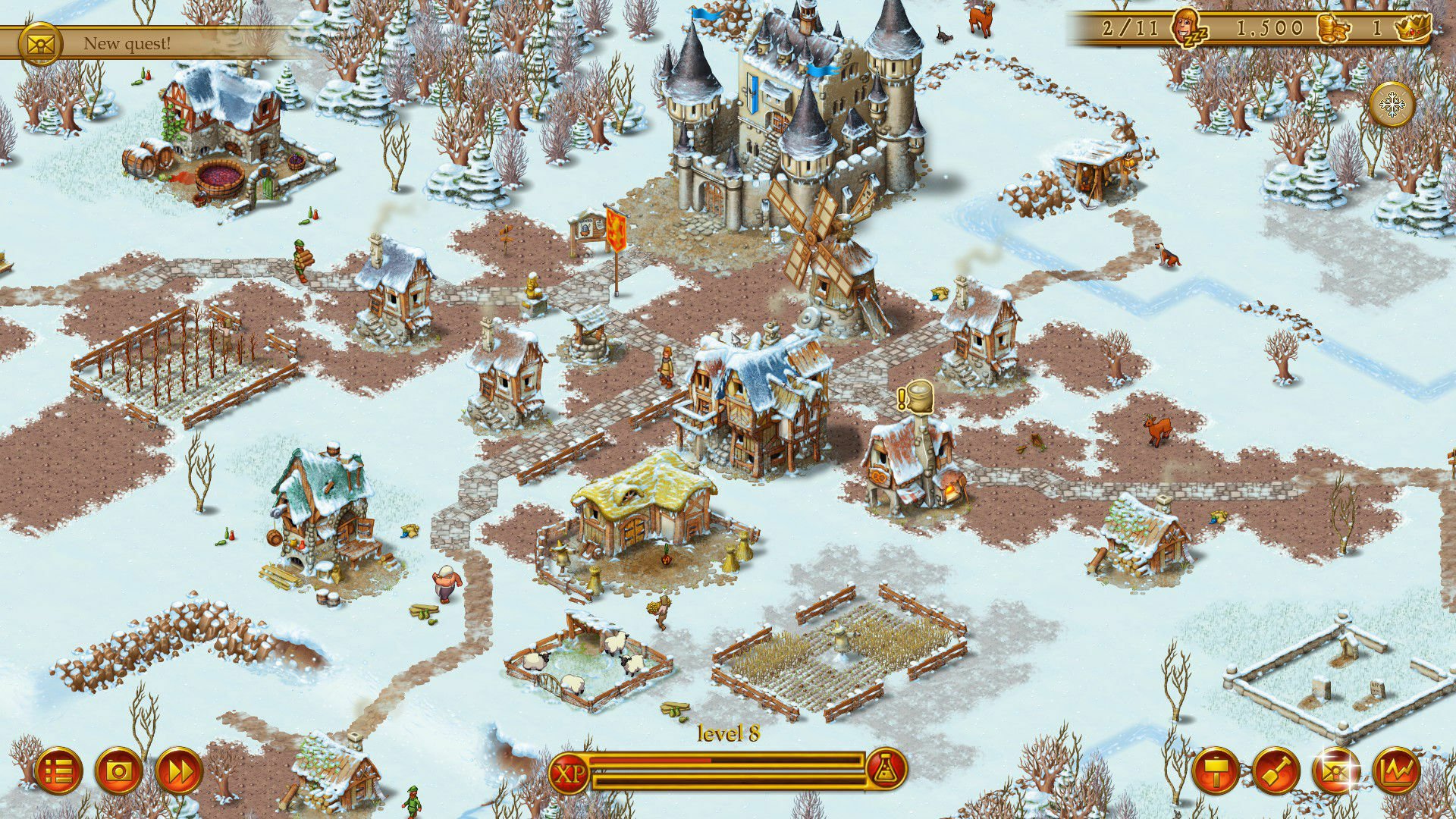Open the list menu button
Viewport: 1456px width, 819px height.
pyautogui.click(x=58, y=771)
